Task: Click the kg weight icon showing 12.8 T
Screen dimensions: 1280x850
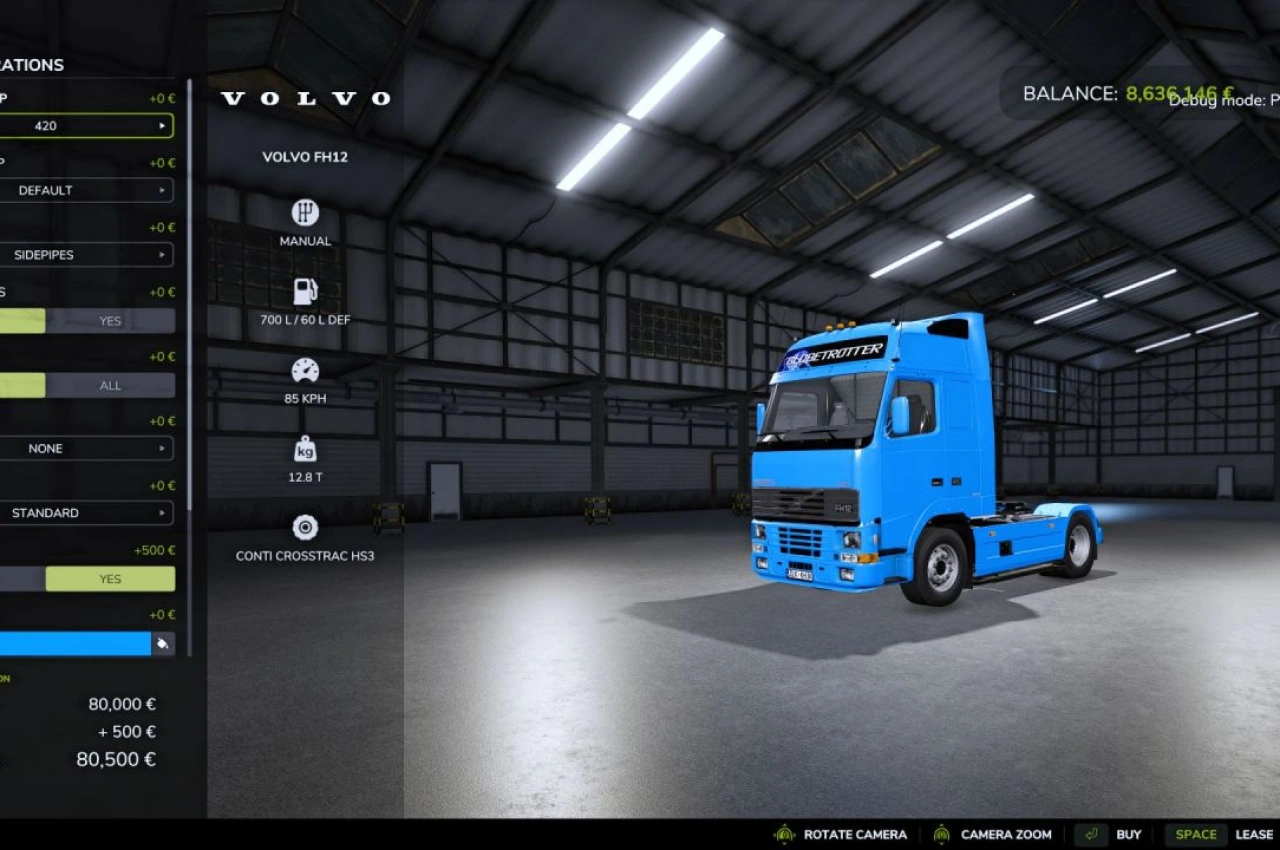Action: point(305,450)
